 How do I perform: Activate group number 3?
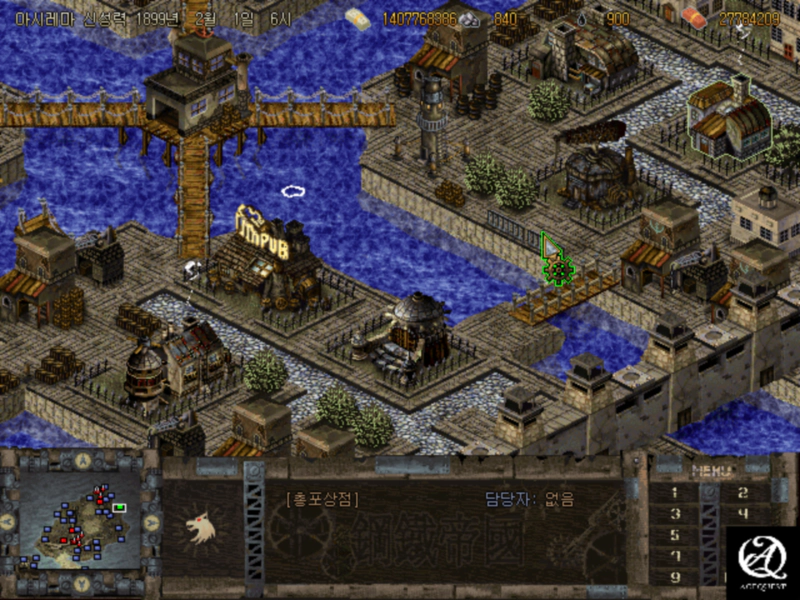[674, 514]
